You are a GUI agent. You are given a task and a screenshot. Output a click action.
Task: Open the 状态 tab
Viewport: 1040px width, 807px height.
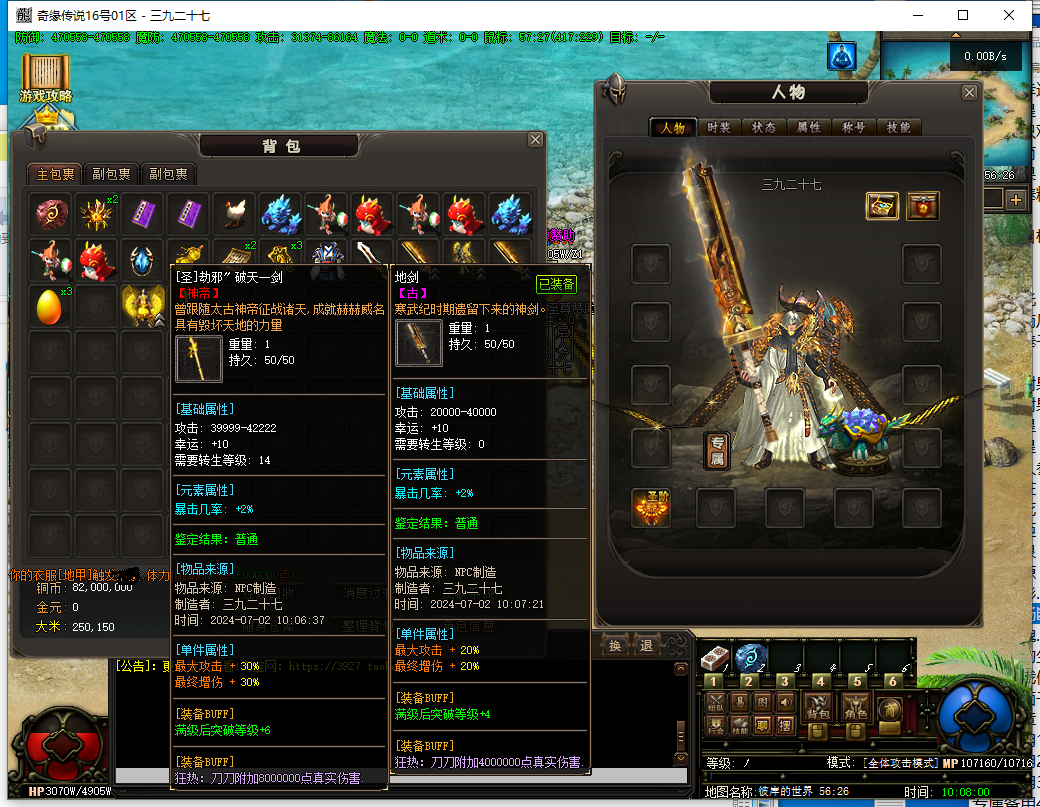pos(763,128)
